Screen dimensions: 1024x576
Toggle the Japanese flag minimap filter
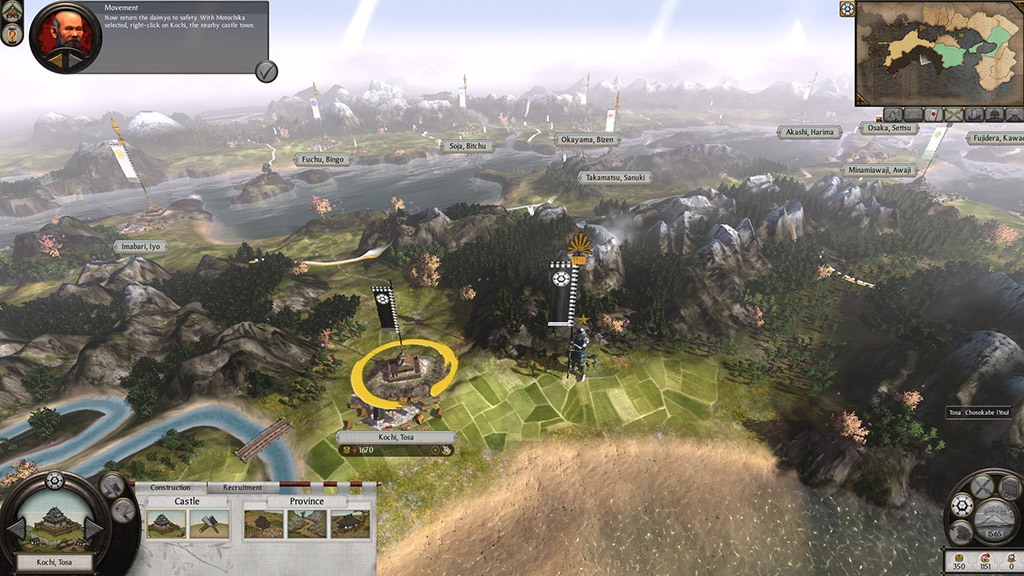click(934, 115)
